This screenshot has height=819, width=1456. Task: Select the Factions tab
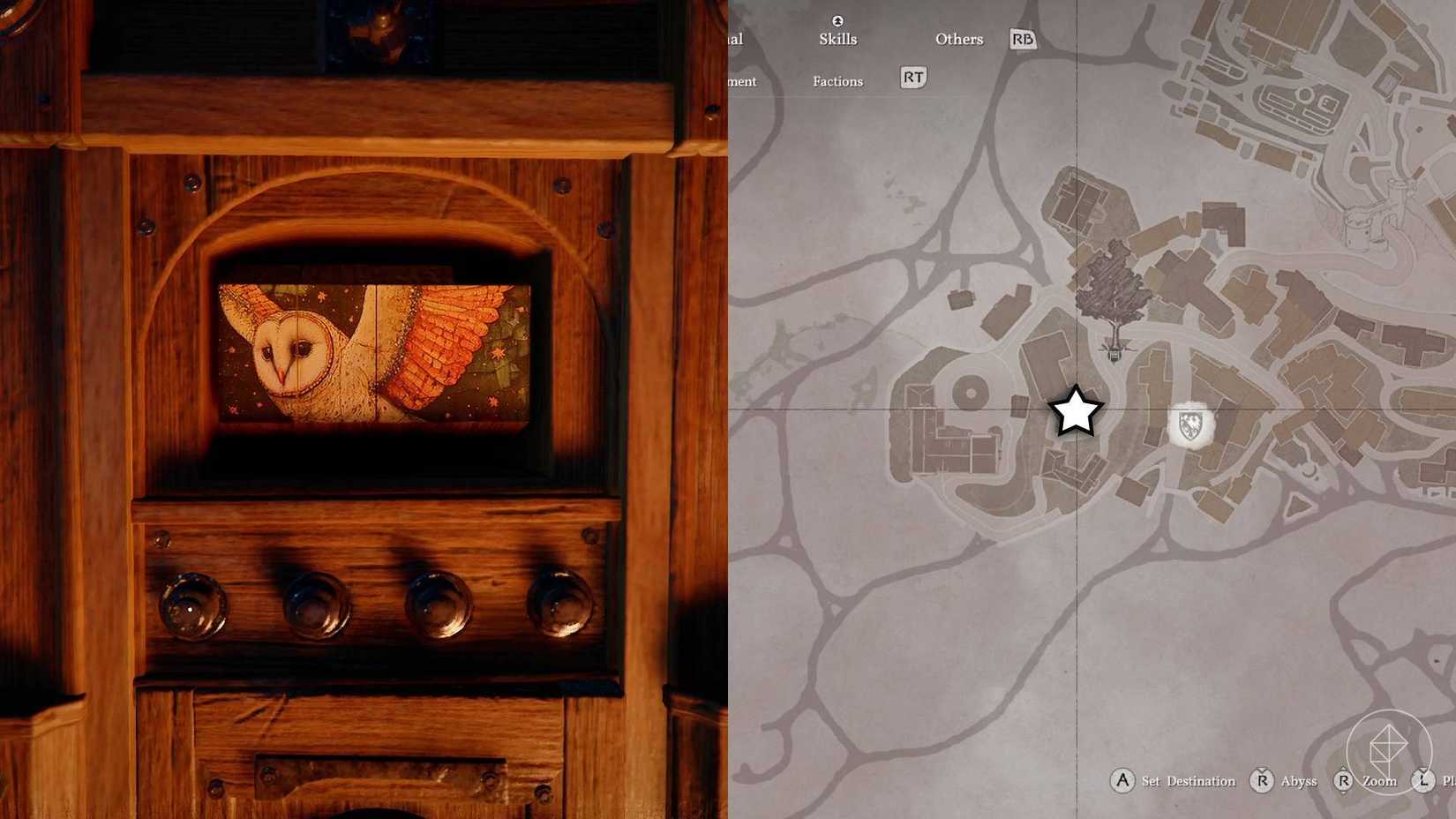coord(837,81)
